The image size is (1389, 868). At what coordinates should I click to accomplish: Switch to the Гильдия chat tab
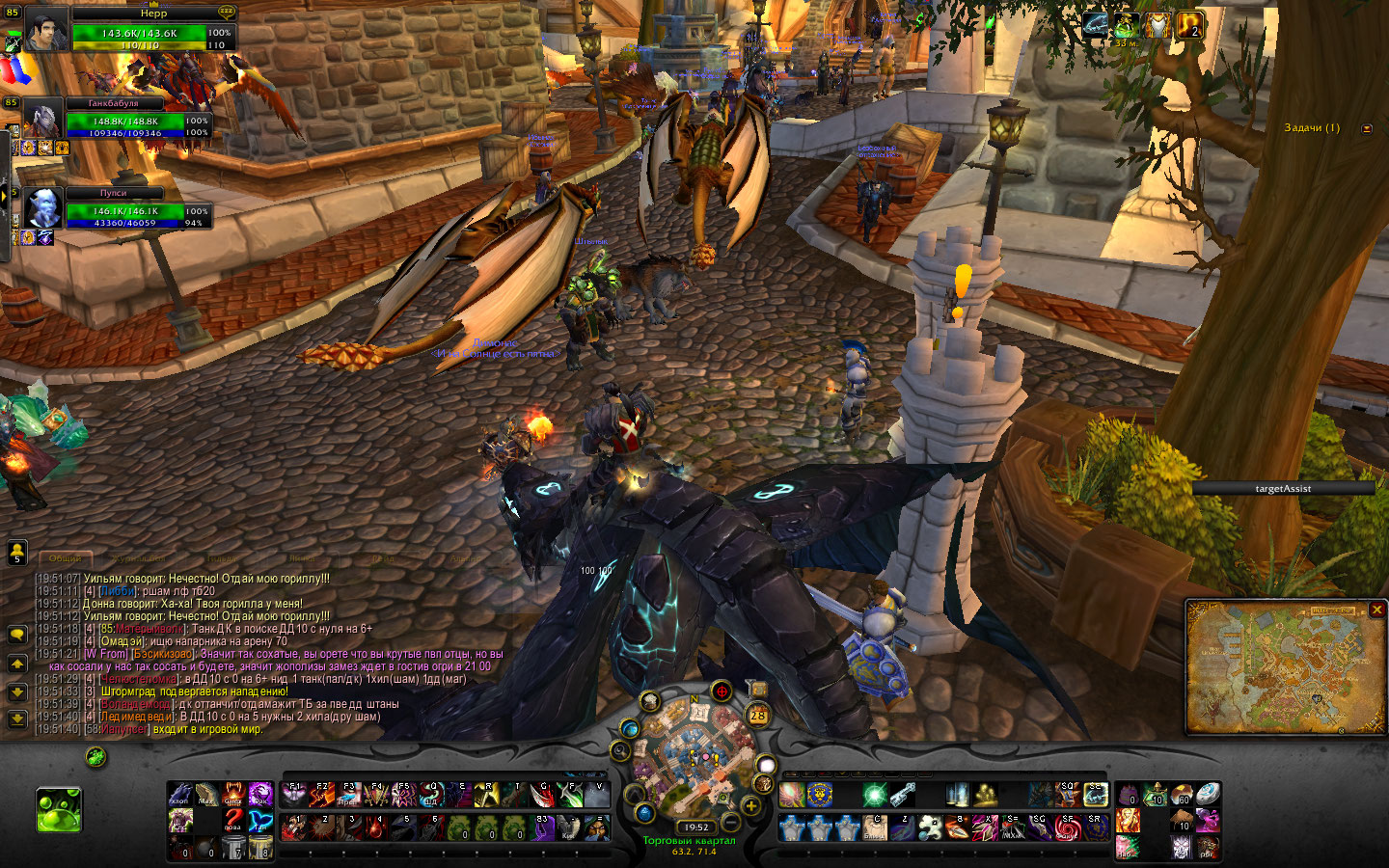click(221, 558)
